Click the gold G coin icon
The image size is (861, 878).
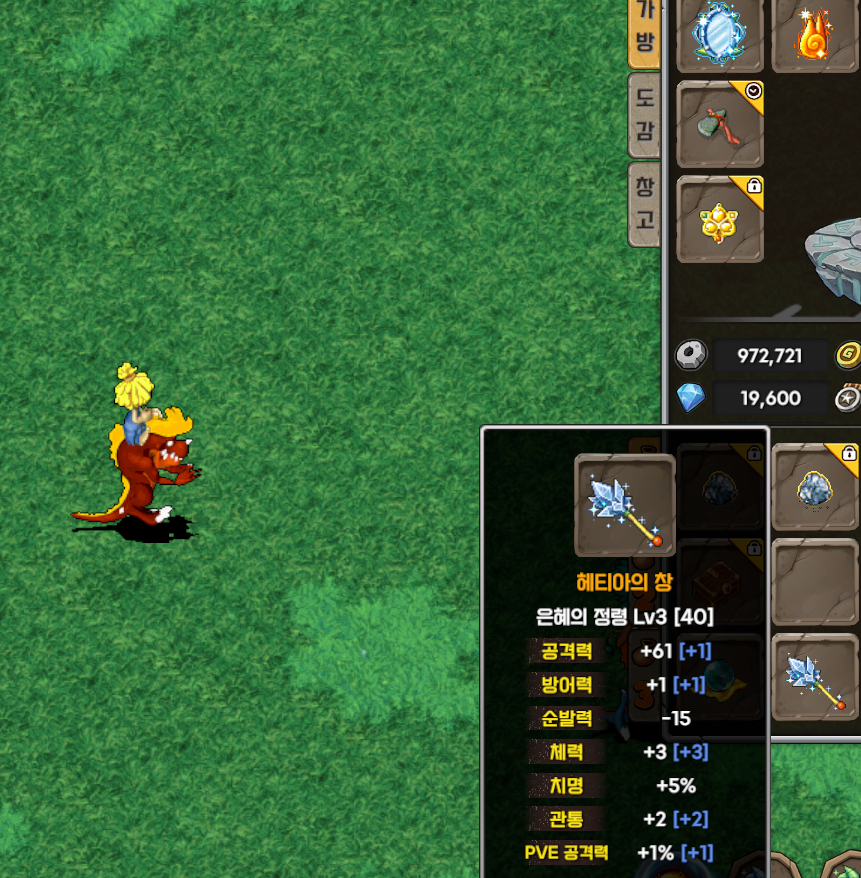(848, 355)
